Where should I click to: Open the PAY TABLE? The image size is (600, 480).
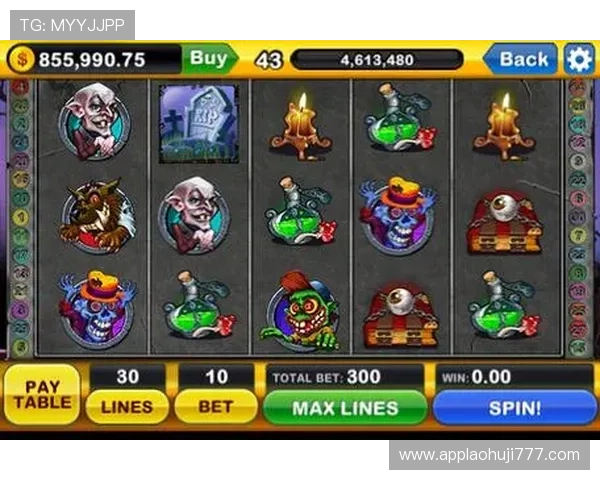coord(41,394)
